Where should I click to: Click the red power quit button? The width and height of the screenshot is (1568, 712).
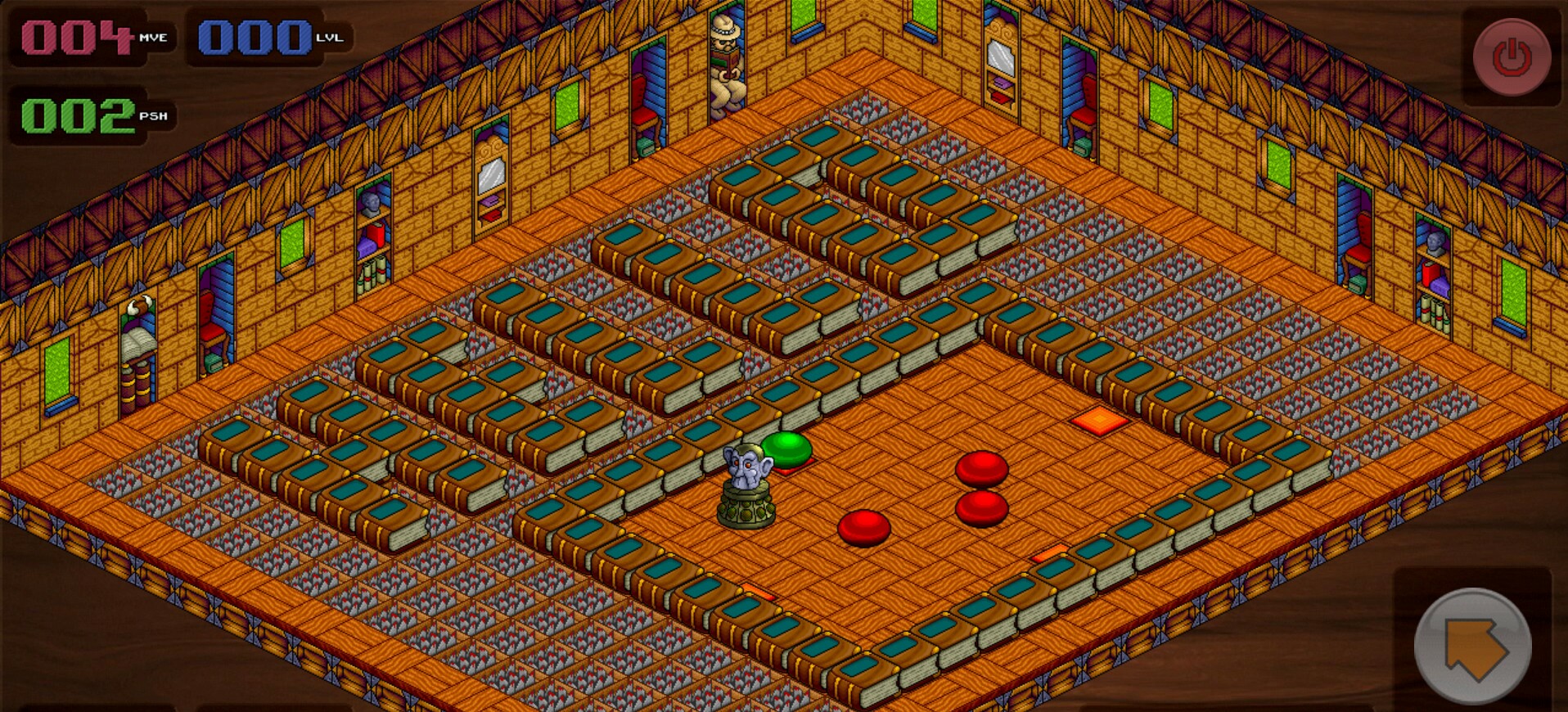tap(1511, 57)
